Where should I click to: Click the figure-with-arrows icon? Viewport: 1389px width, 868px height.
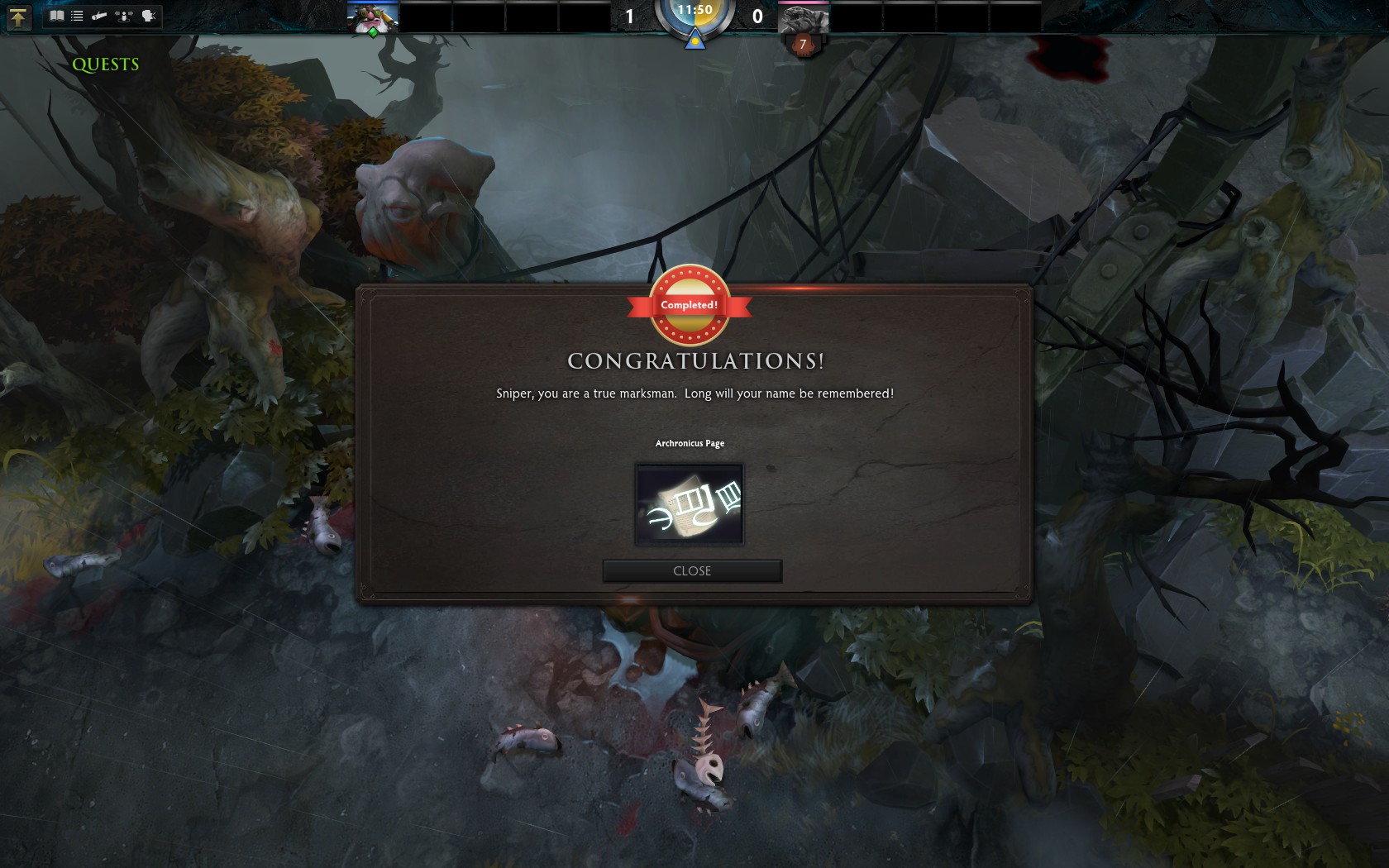pos(124,16)
